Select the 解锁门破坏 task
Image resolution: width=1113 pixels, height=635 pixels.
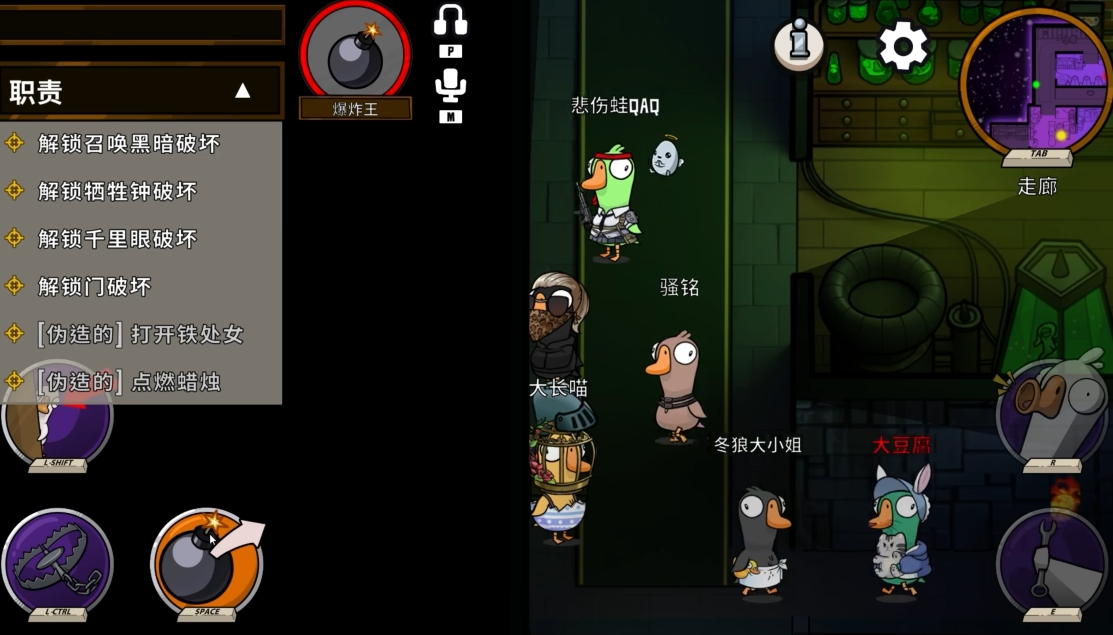point(94,287)
